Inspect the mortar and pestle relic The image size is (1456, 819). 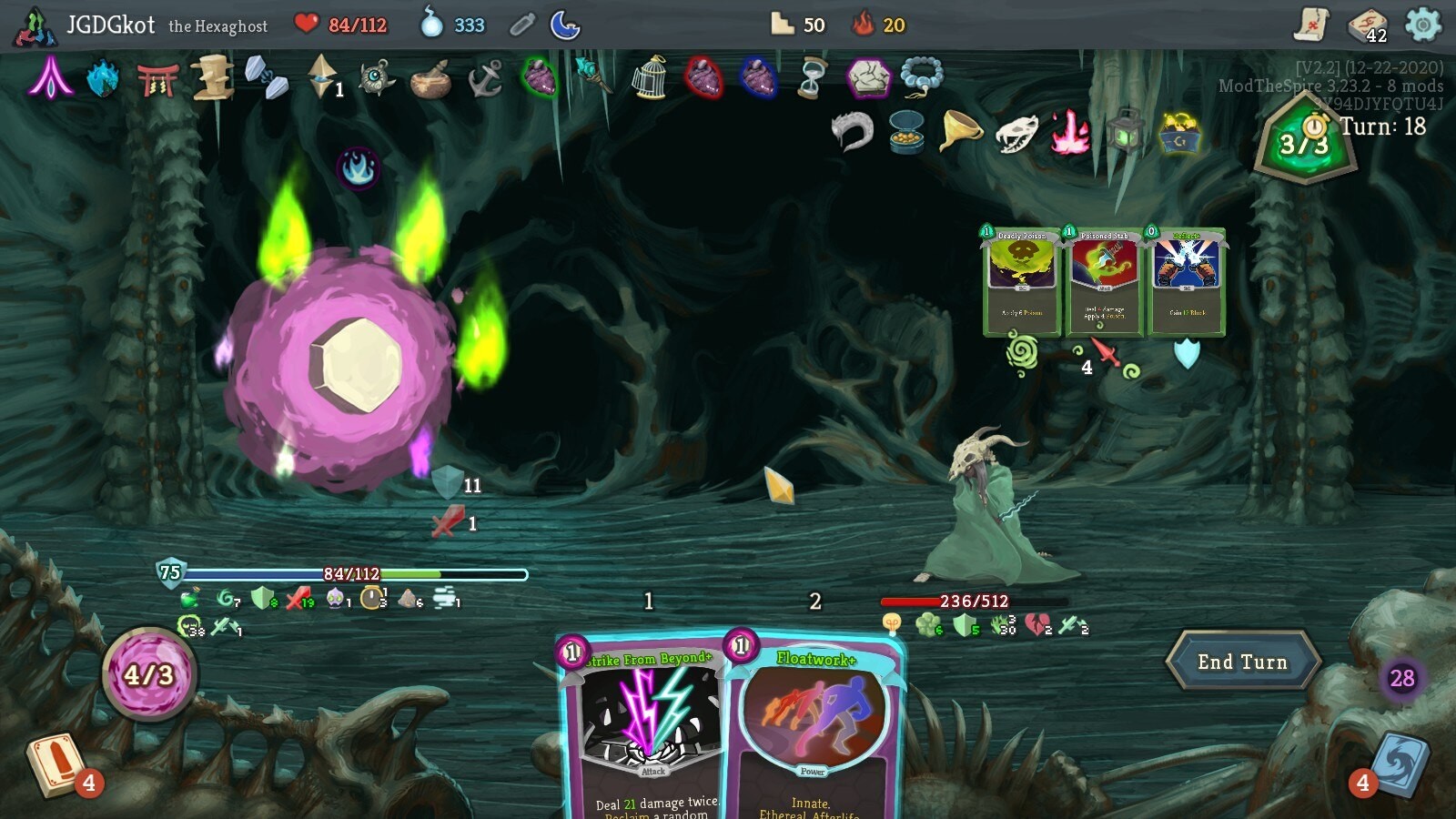coord(430,80)
